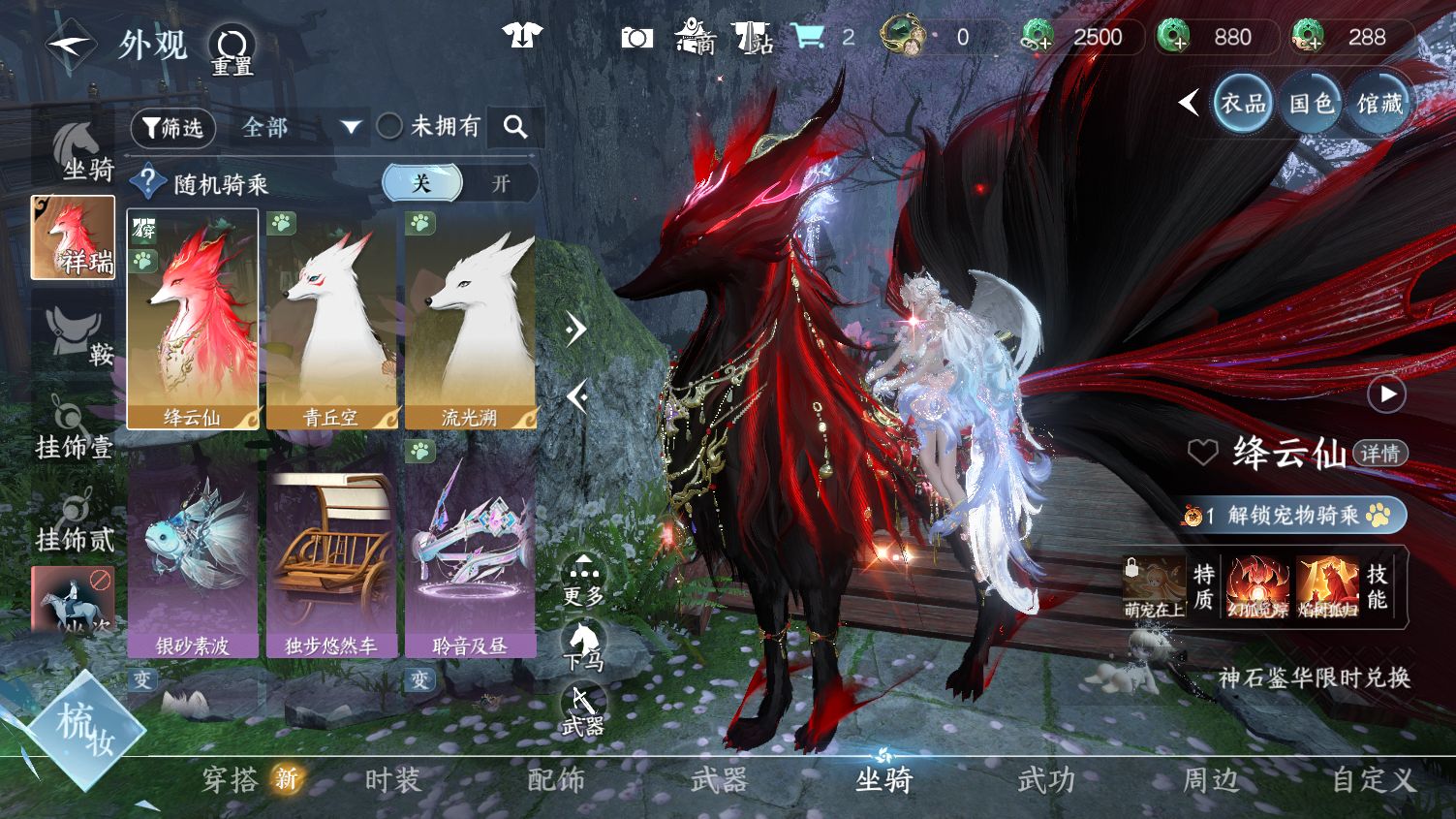
Task: Open the mount search magnifier
Action: coord(515,127)
